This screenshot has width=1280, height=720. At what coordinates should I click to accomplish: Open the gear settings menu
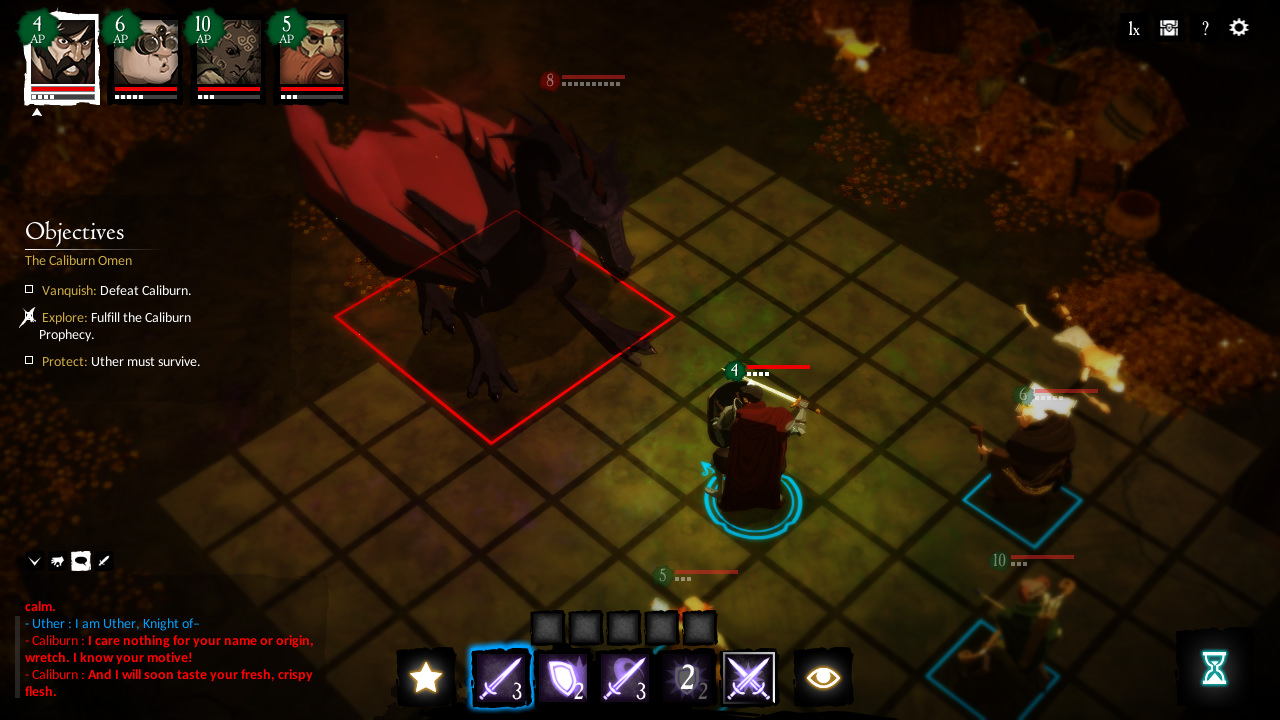point(1239,28)
